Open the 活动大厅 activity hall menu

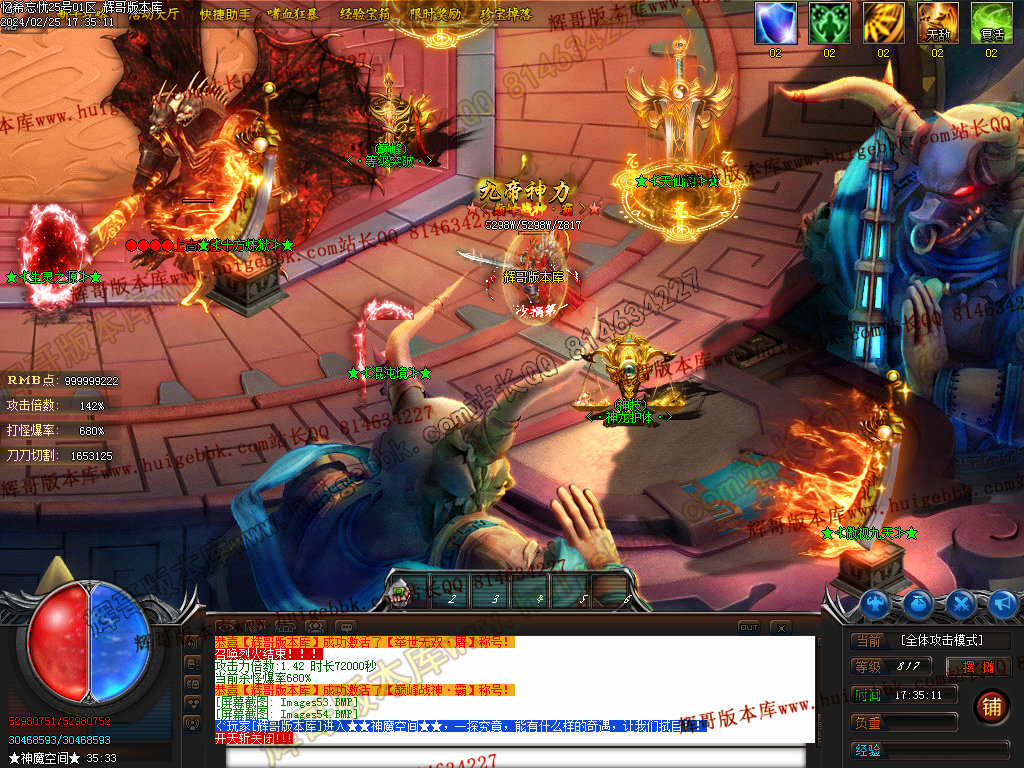point(152,15)
